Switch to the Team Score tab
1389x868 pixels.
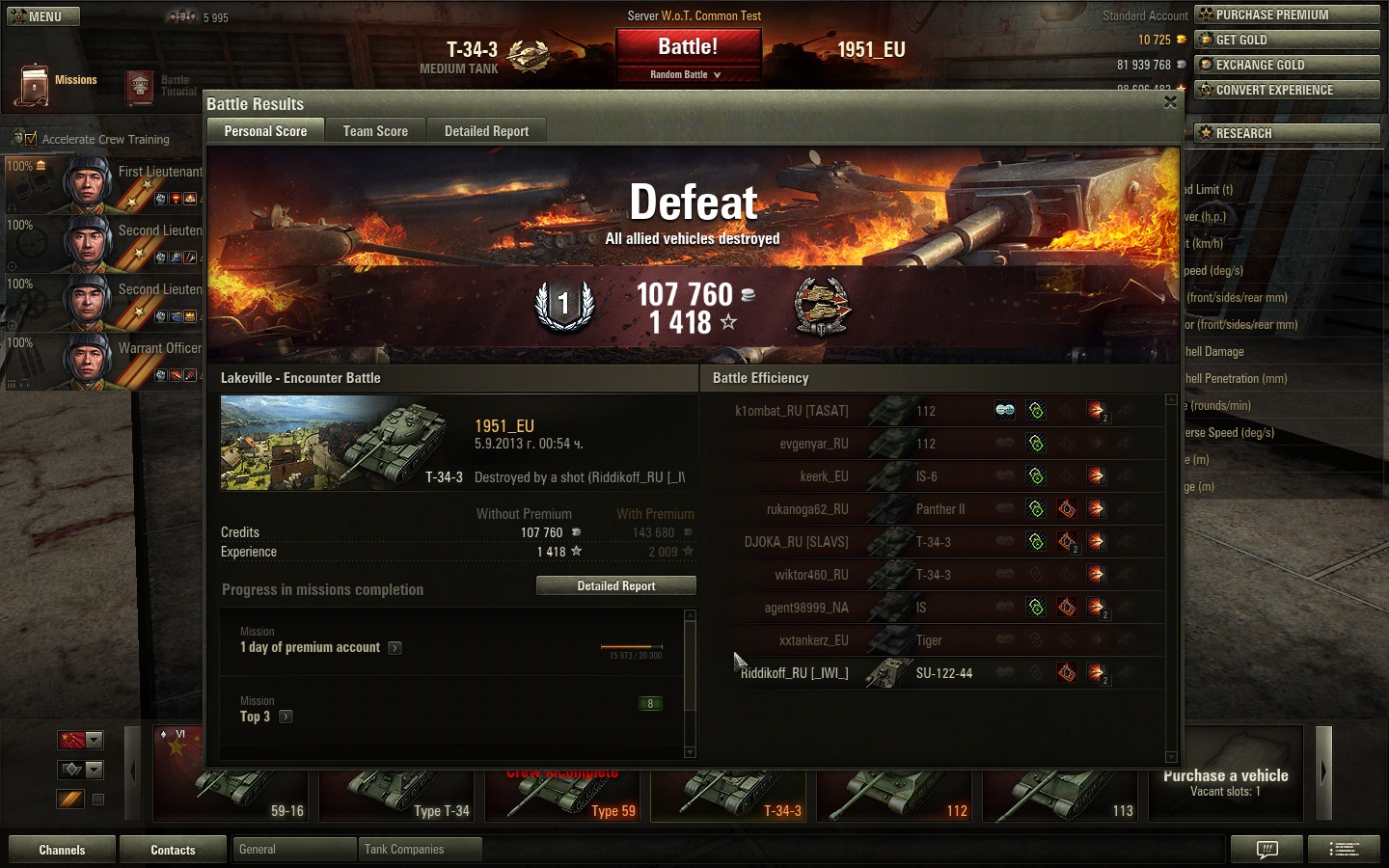(375, 131)
